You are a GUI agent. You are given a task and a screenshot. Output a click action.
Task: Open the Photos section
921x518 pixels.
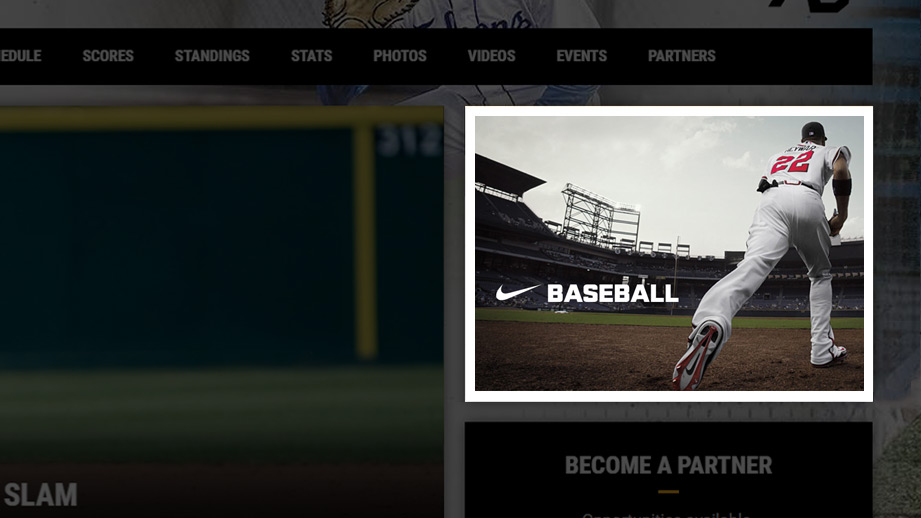point(400,56)
